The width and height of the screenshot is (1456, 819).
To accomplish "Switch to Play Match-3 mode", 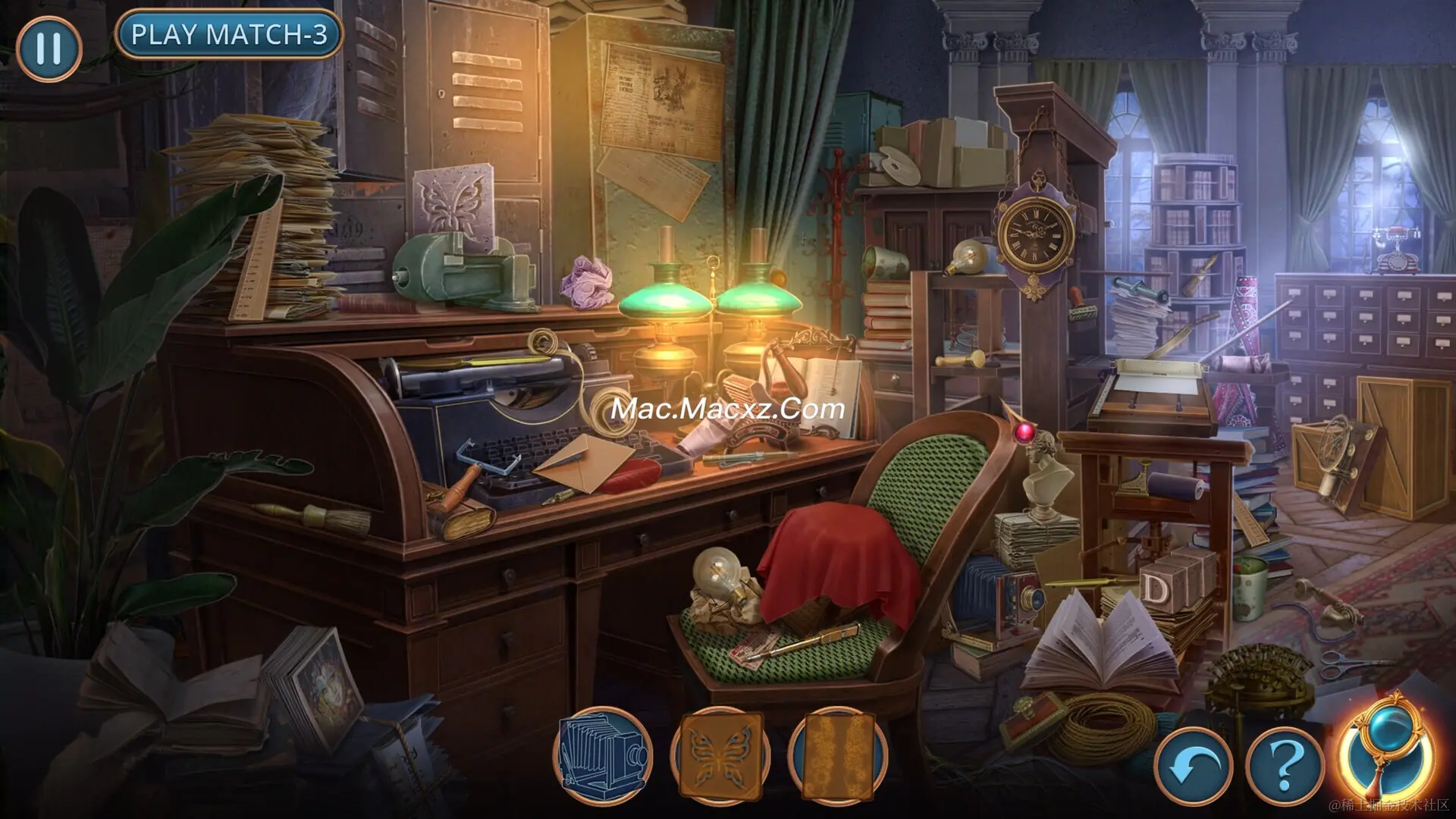I will [x=229, y=35].
